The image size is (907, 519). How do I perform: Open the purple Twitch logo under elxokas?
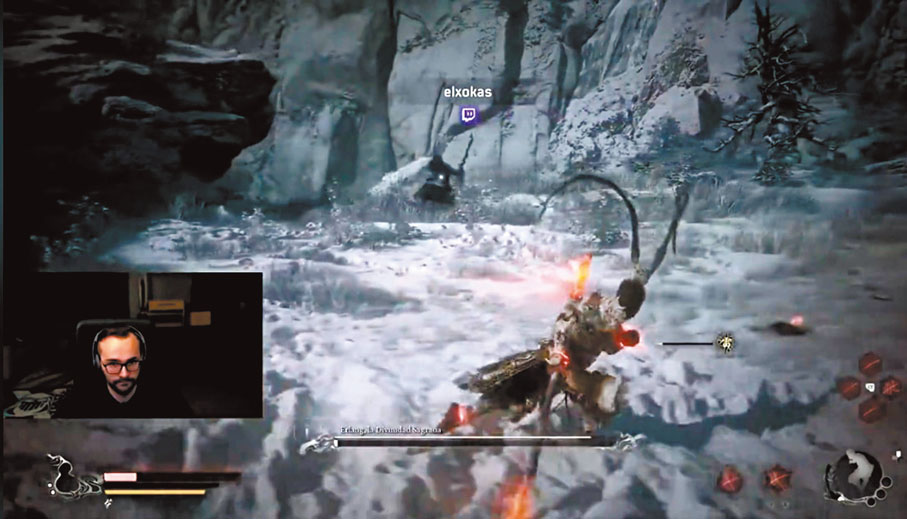point(468,115)
